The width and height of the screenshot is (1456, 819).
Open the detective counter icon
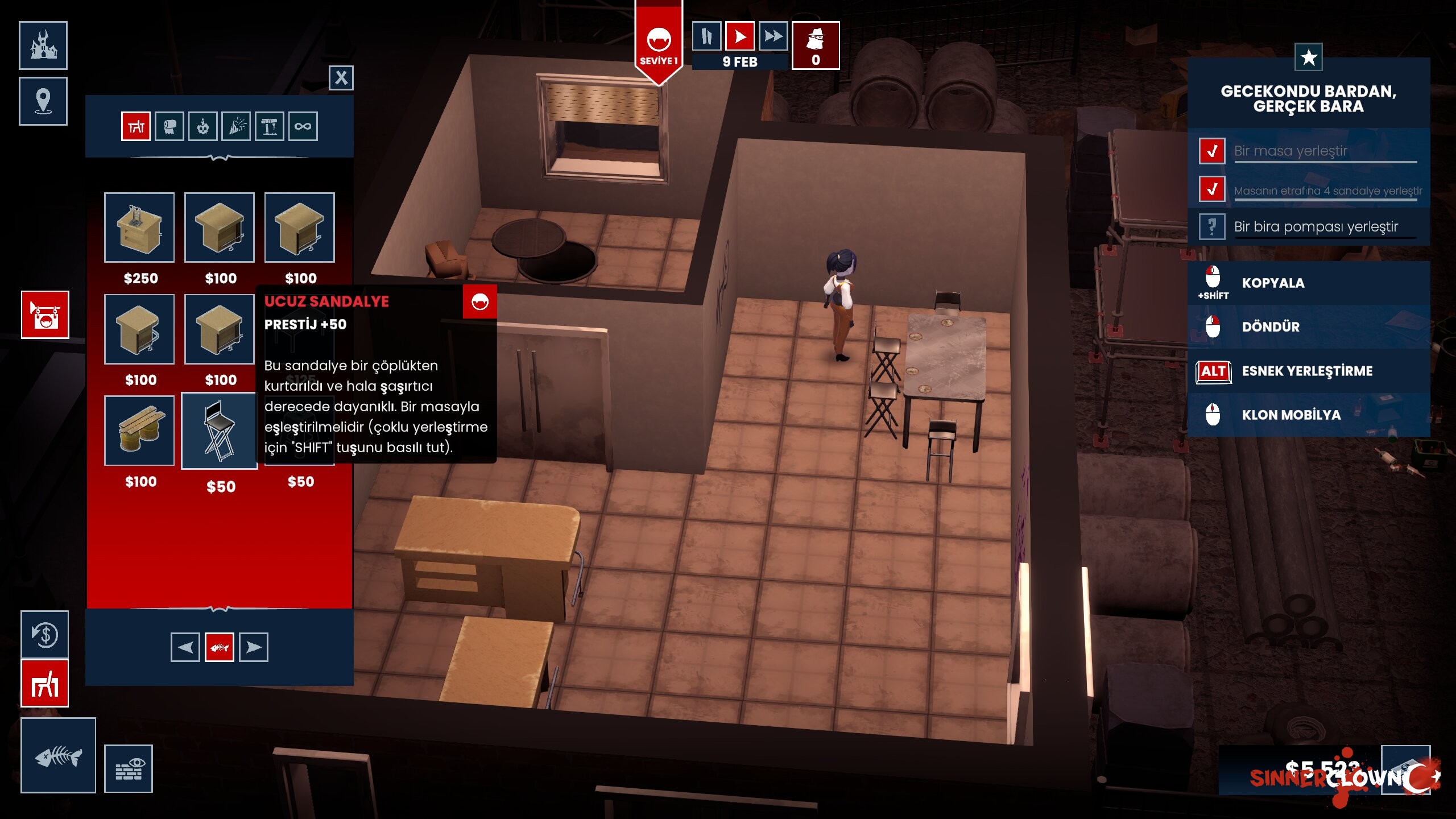(816, 45)
